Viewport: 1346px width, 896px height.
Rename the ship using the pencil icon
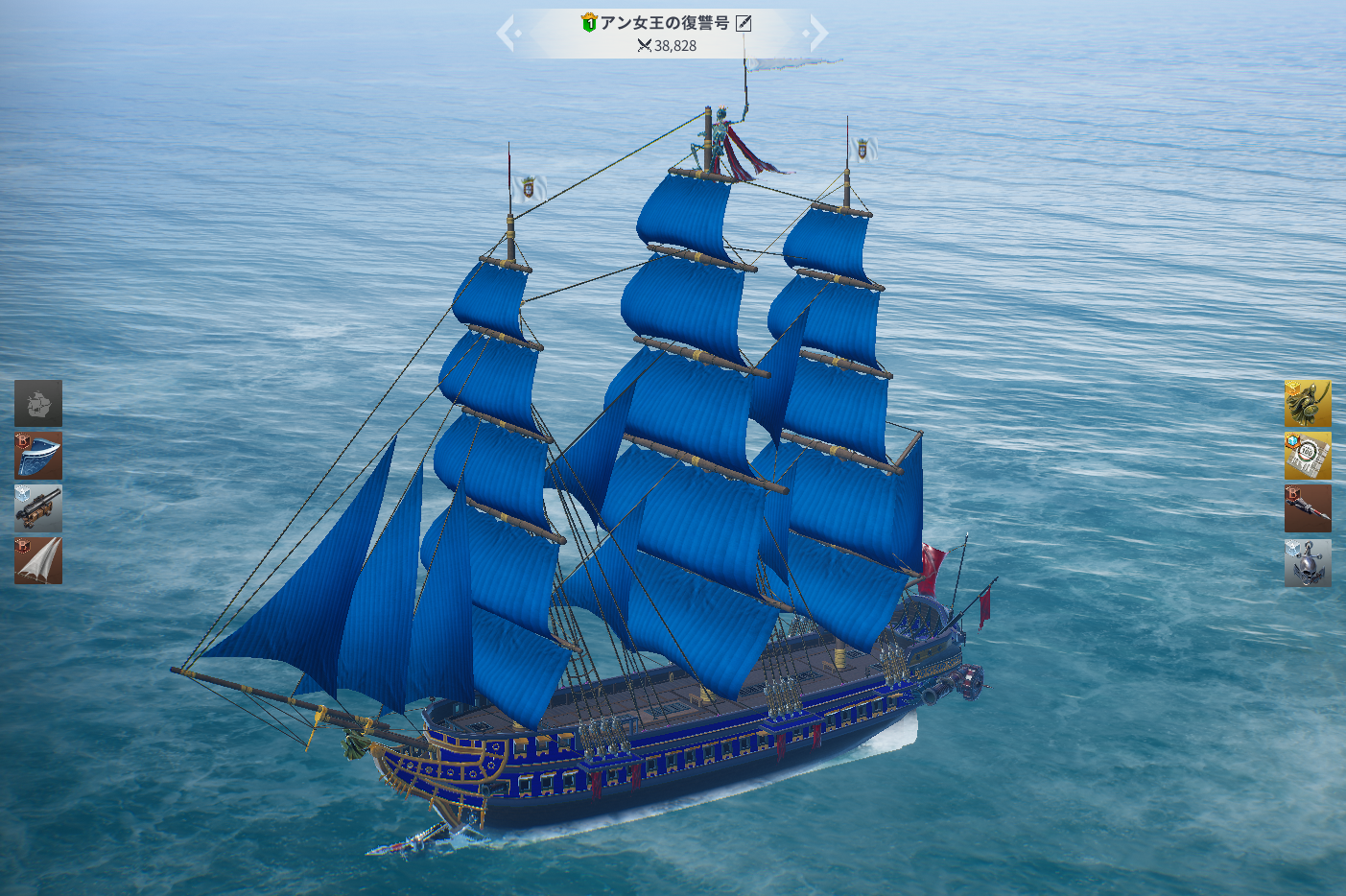744,23
